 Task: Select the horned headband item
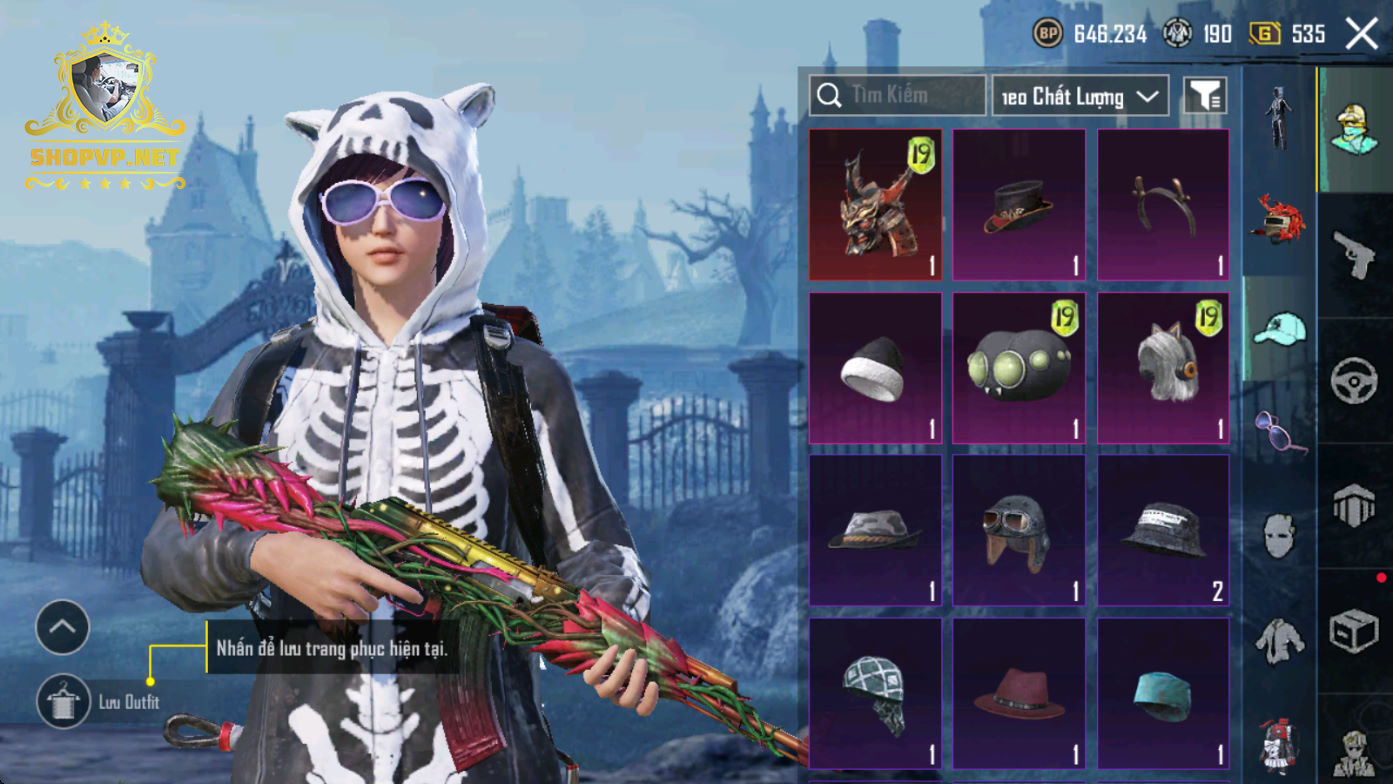coord(1163,204)
